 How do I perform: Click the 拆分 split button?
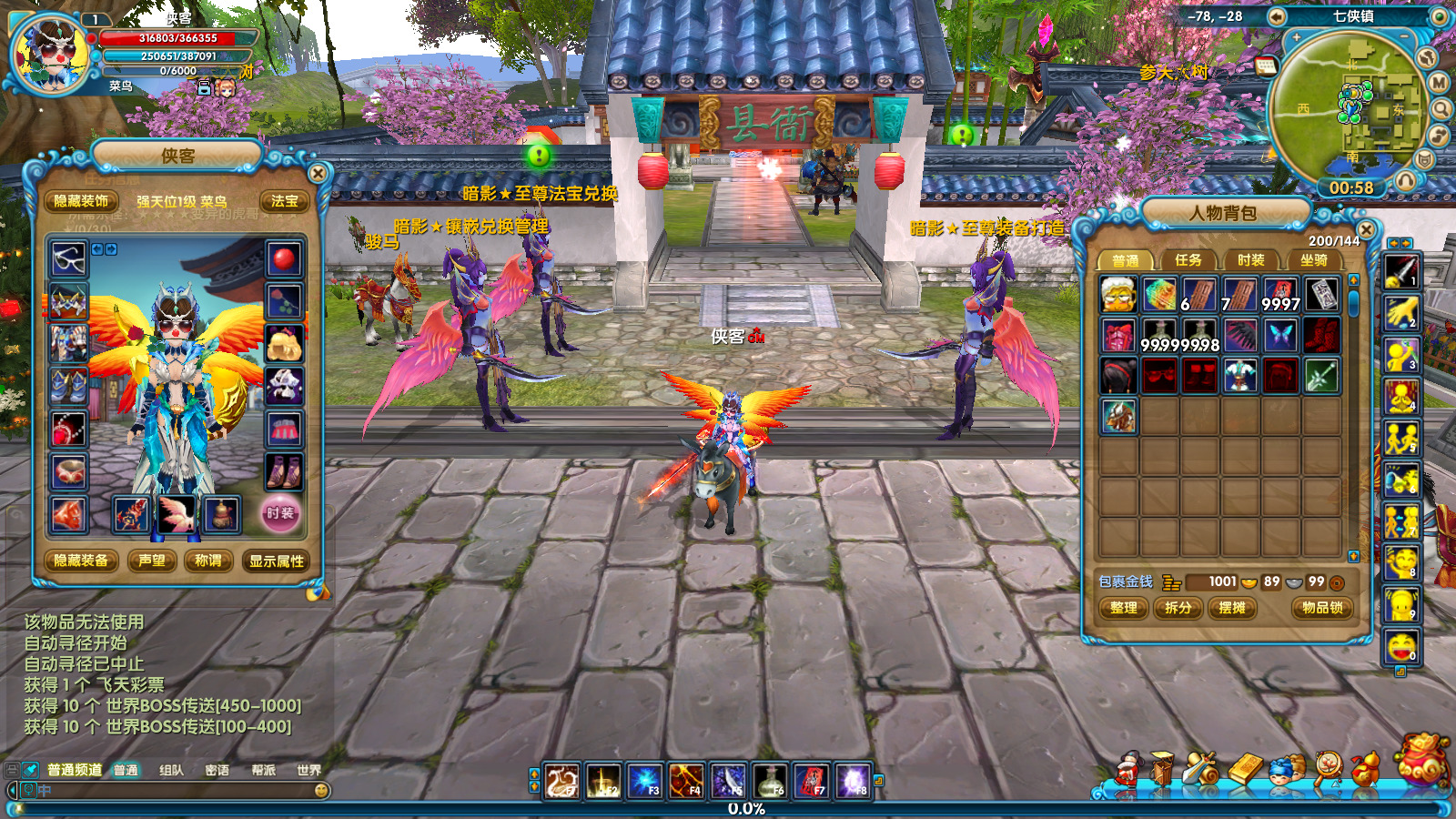pyautogui.click(x=1178, y=608)
